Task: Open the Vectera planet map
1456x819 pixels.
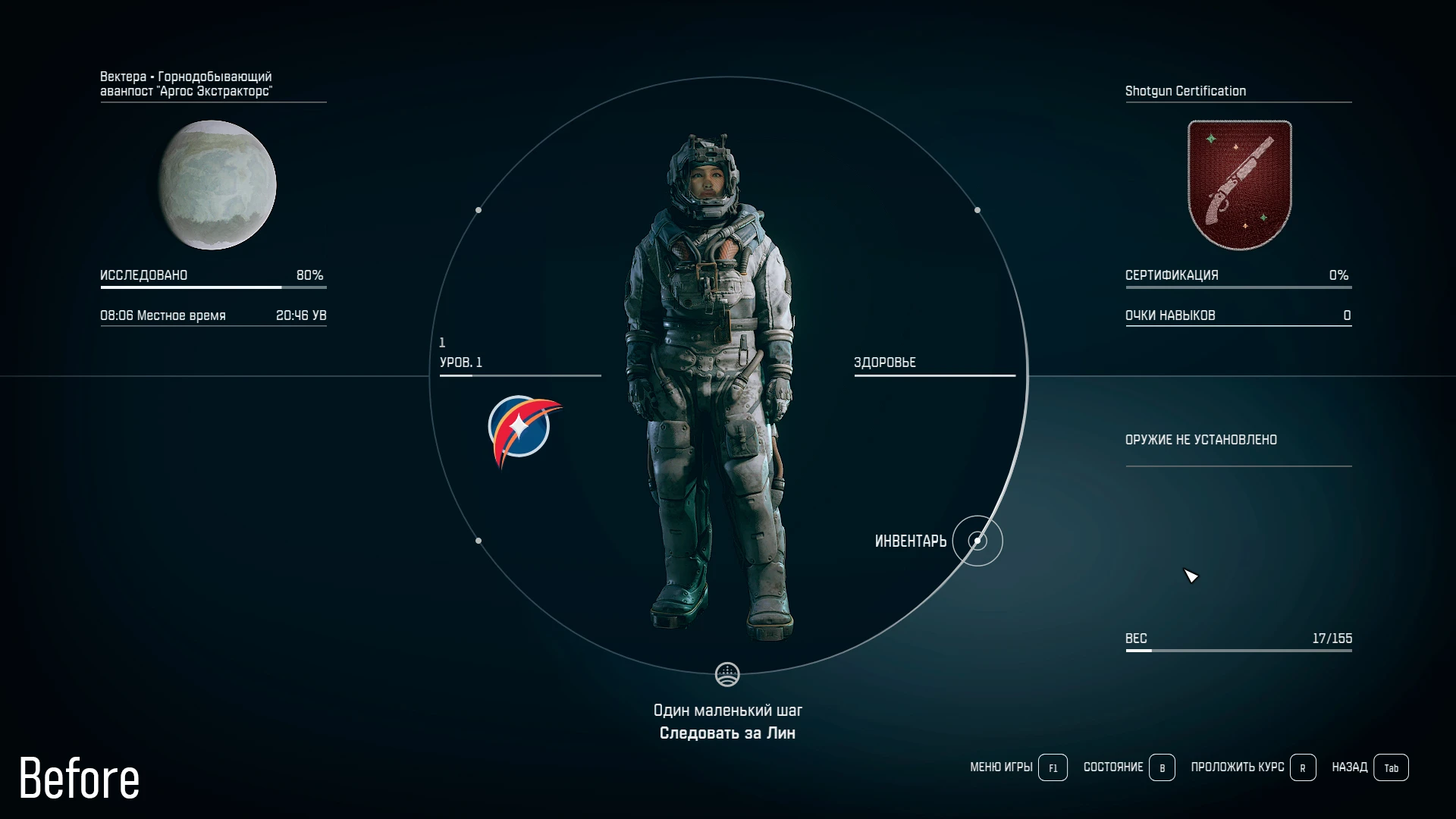Action: (217, 185)
